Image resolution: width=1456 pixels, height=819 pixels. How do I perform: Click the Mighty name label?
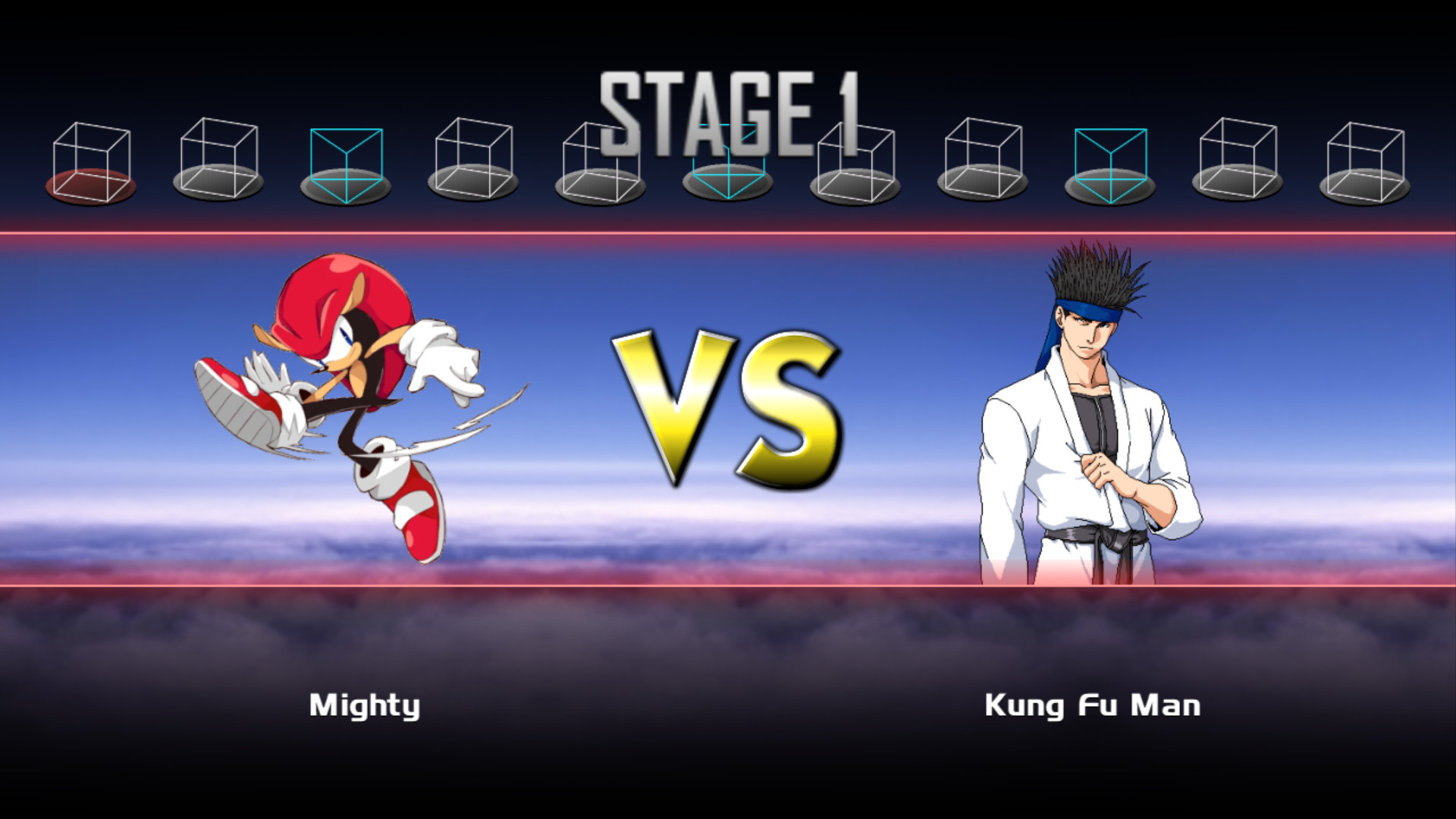(365, 707)
